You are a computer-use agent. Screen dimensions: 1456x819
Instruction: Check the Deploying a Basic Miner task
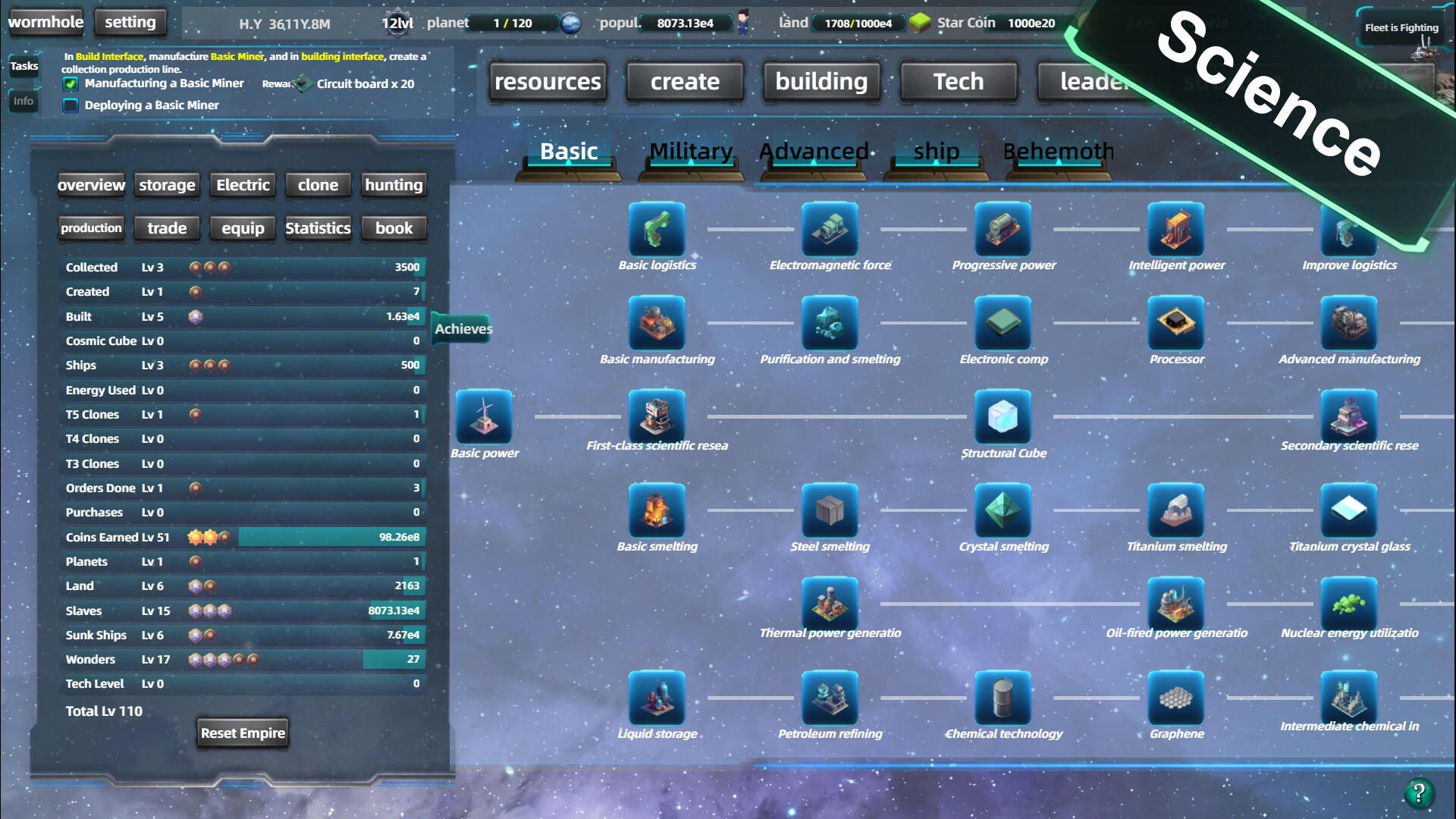click(71, 105)
